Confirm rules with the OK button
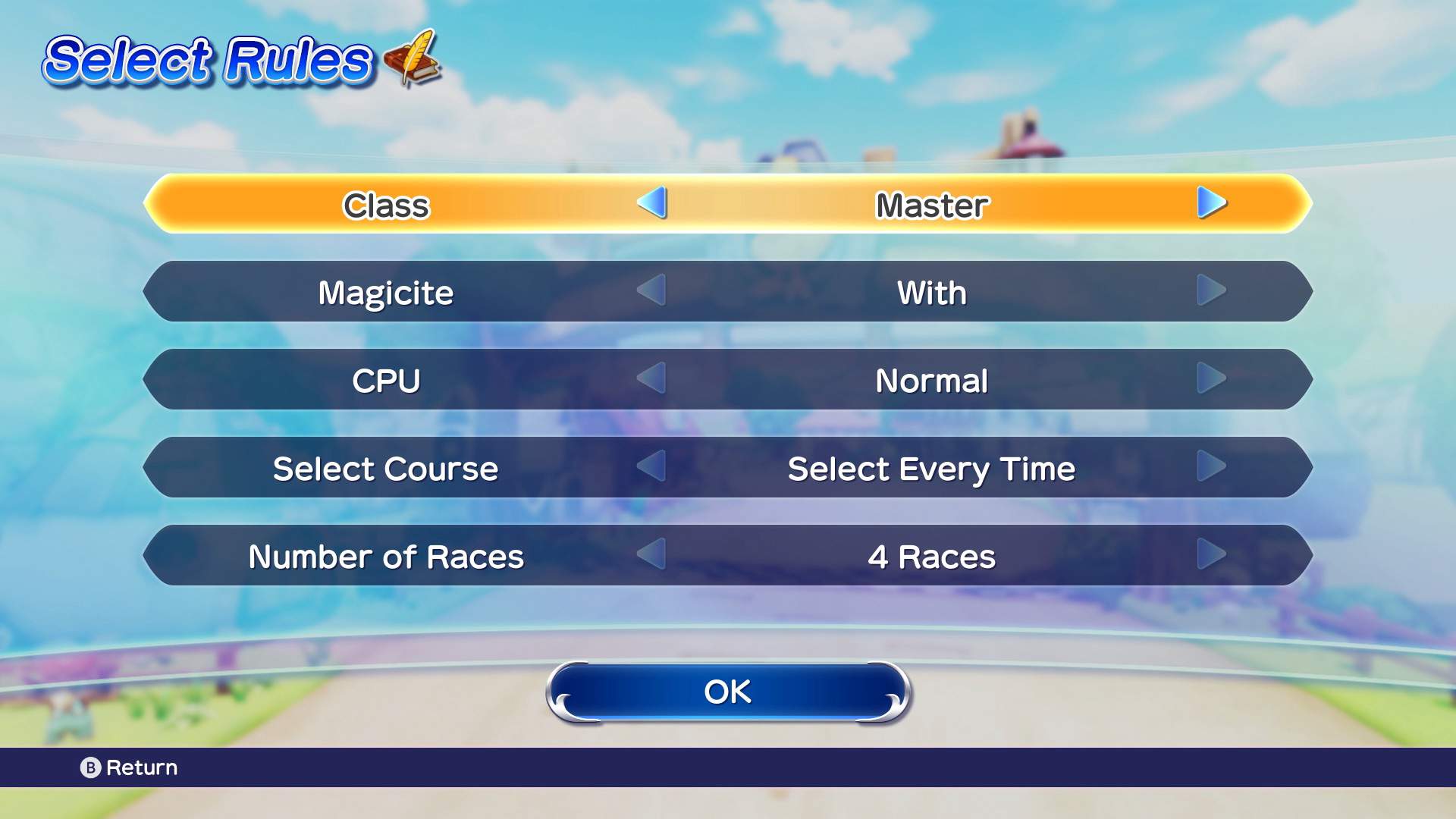Screen dimensions: 1456x819 [728, 692]
